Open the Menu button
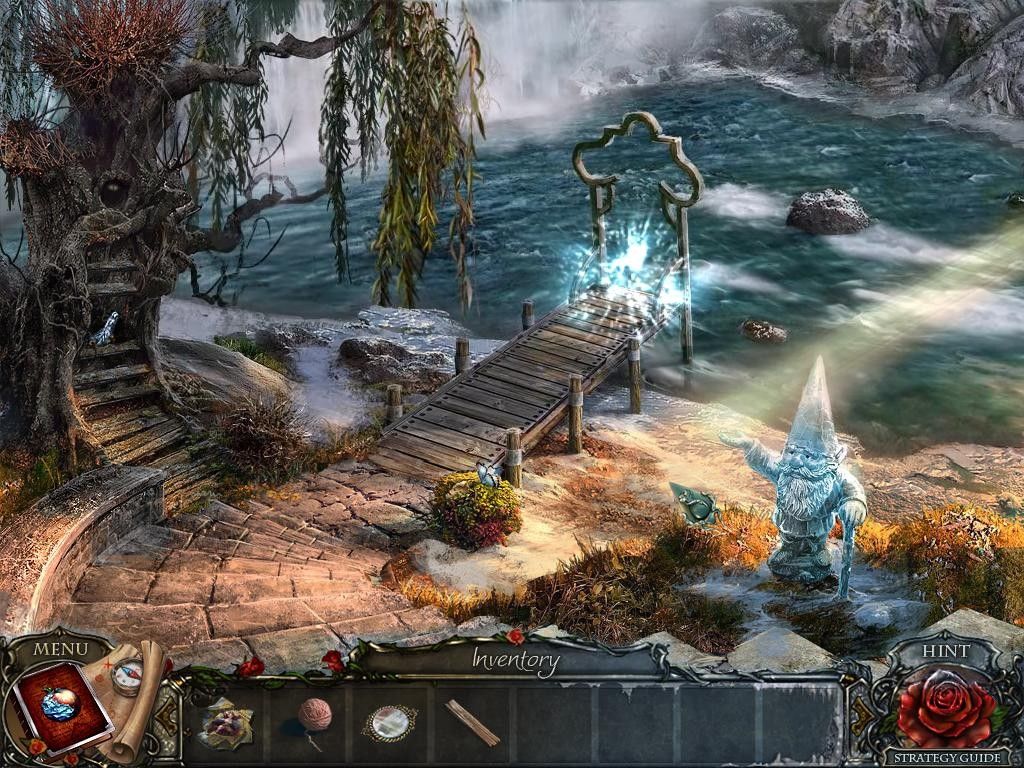1024x768 pixels. (60, 650)
